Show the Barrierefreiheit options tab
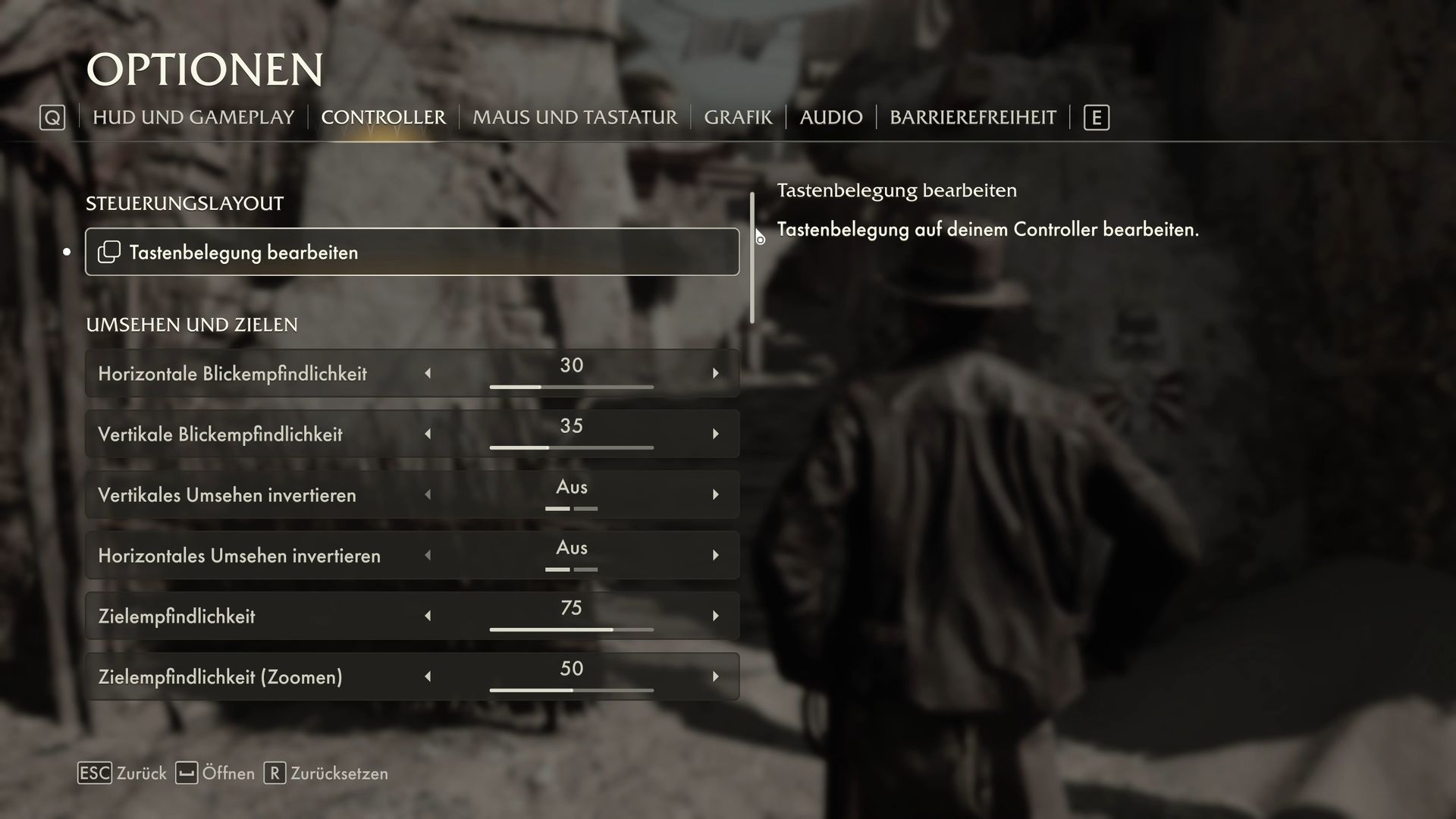The height and width of the screenshot is (819, 1456). [972, 118]
